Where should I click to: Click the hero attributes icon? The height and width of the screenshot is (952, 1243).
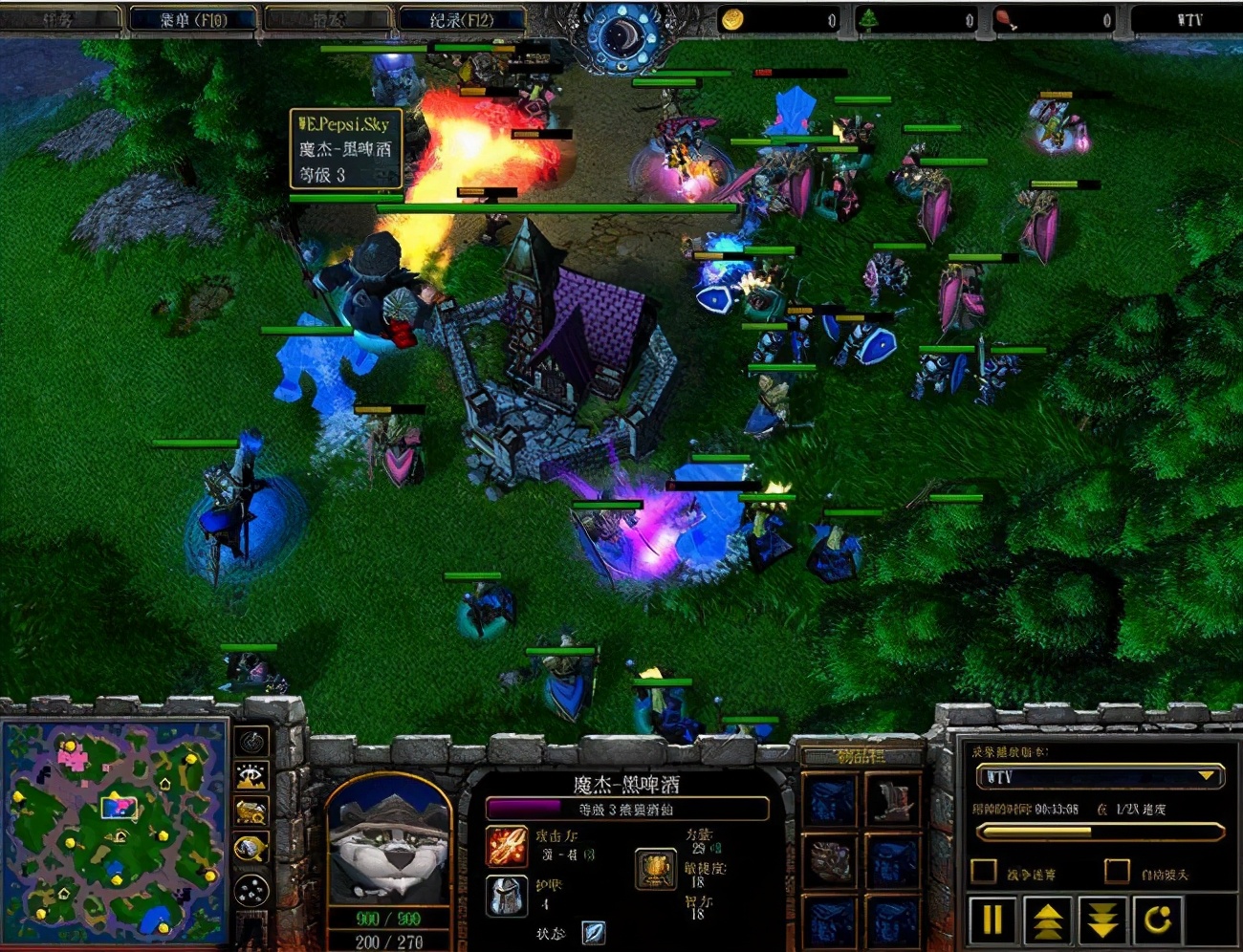pos(656,868)
